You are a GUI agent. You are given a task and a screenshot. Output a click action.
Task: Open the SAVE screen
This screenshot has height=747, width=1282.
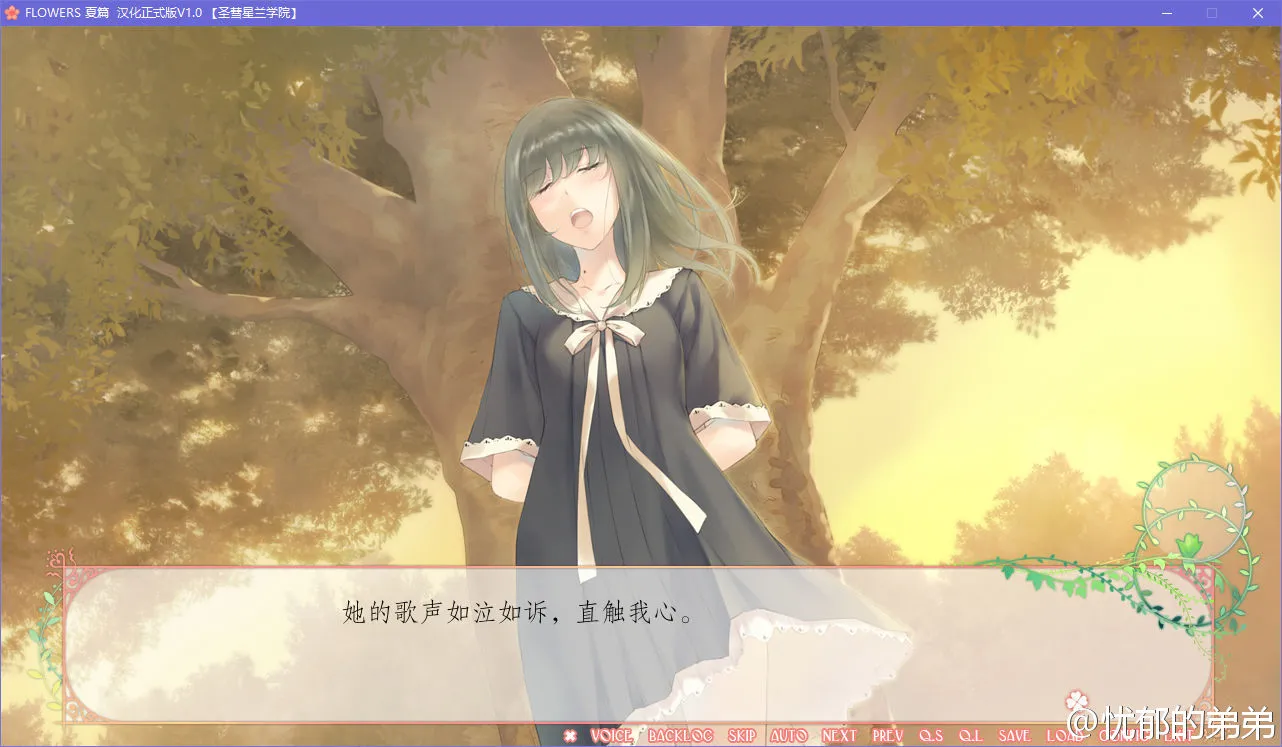tap(1013, 735)
